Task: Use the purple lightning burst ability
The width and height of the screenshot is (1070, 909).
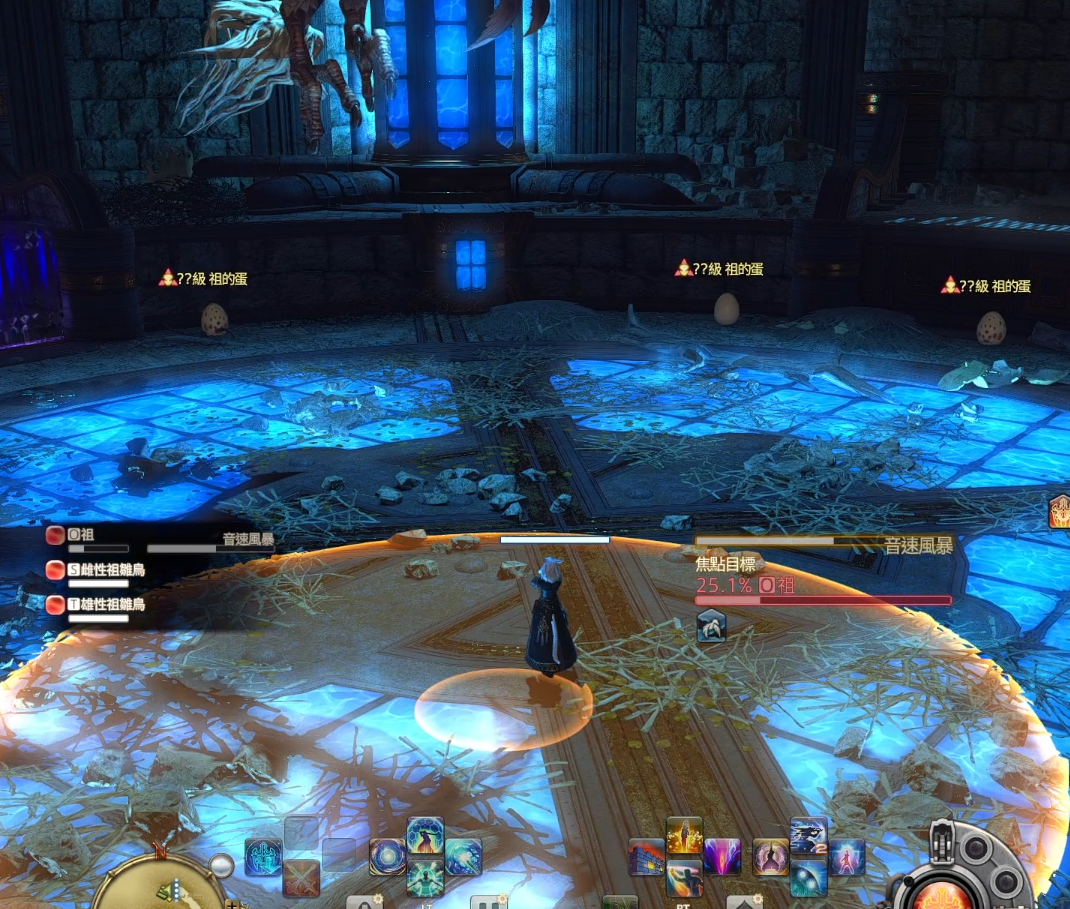Action: [x=722, y=857]
